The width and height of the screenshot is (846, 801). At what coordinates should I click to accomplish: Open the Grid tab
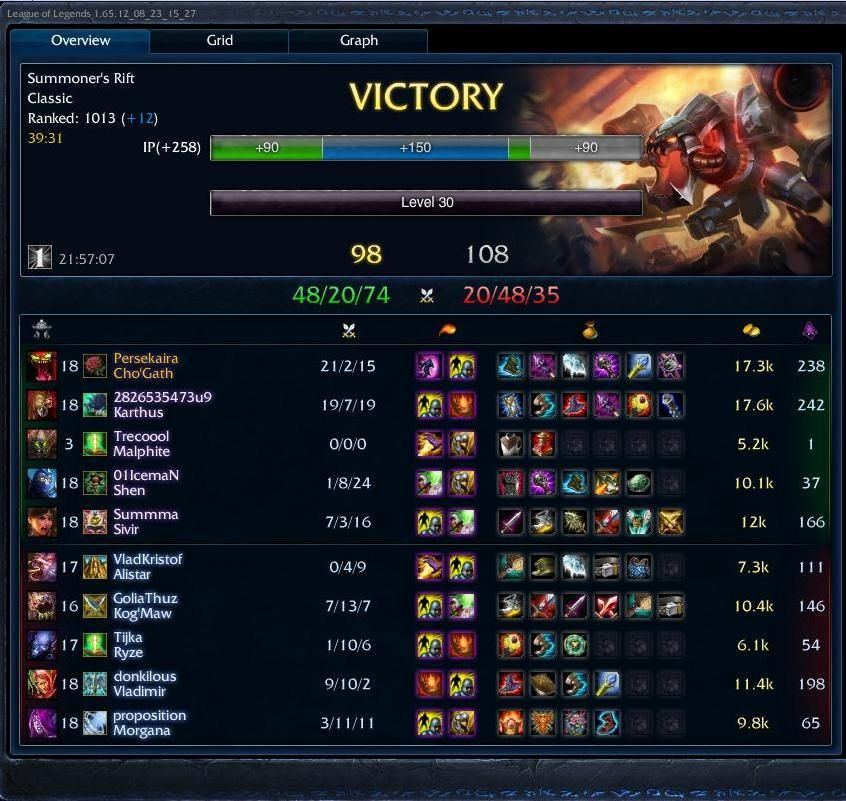tap(220, 41)
